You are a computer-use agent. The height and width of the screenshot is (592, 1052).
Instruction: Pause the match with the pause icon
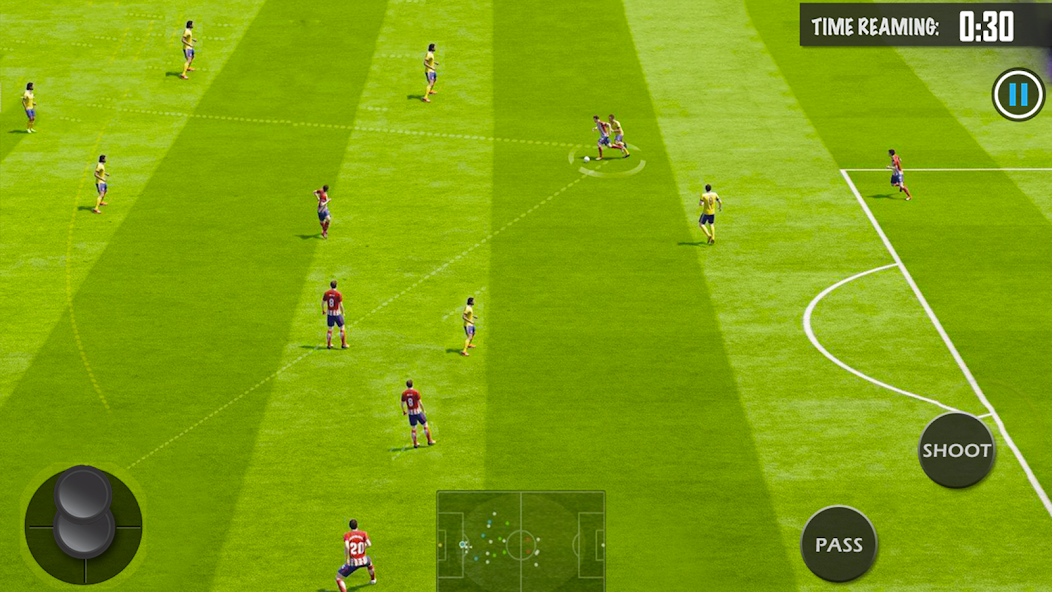coord(1017,95)
